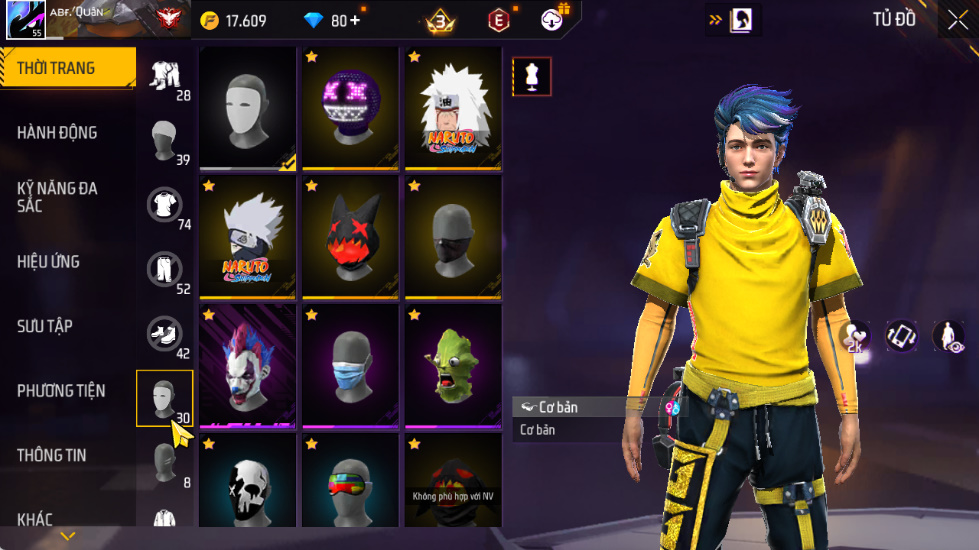Pick the Naruto Jiraiya white hair item
The image size is (979, 550).
452,108
